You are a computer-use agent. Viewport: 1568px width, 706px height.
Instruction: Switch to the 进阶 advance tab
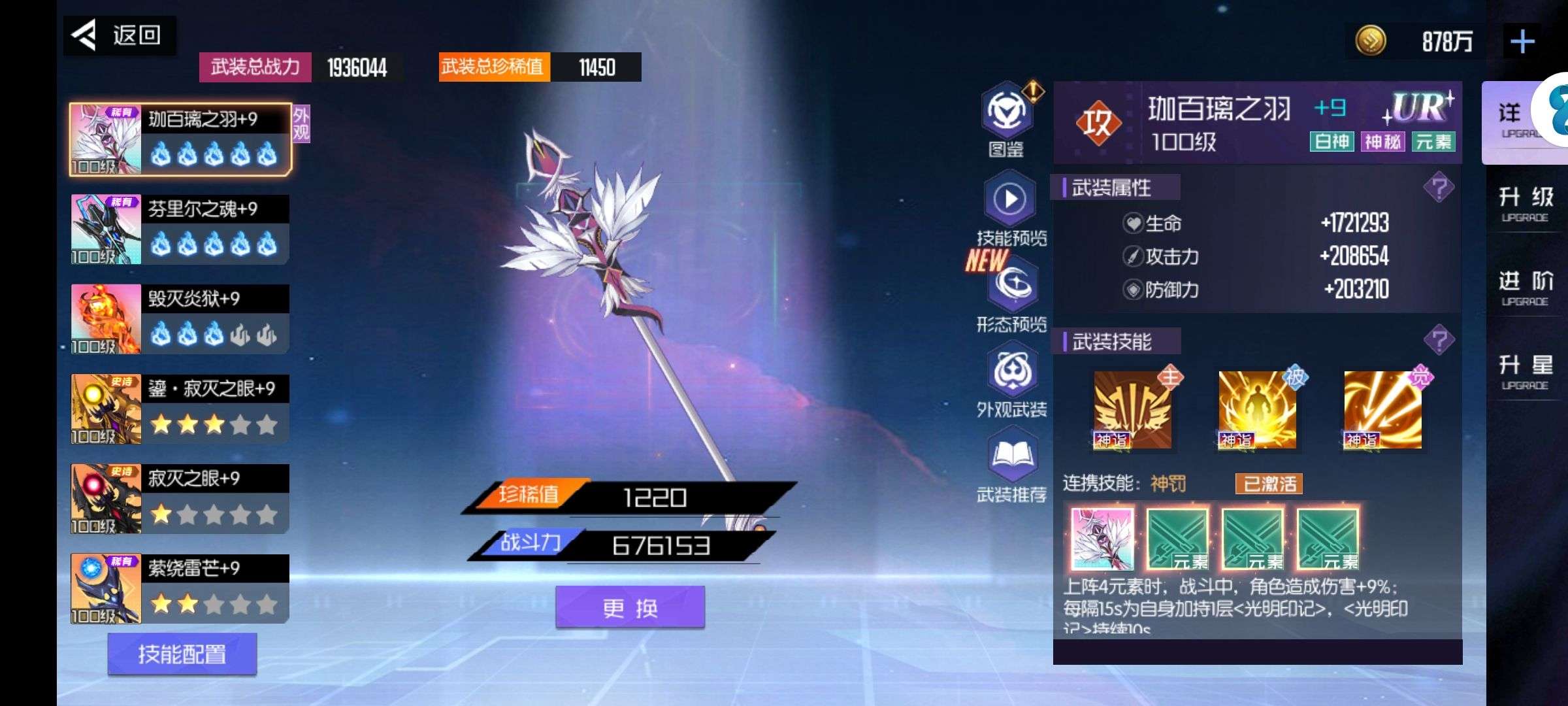coord(1525,288)
